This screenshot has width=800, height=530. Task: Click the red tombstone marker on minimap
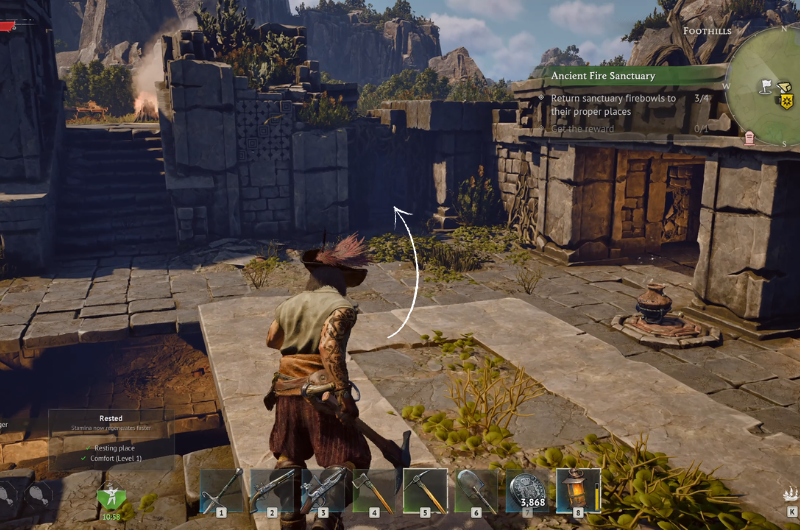pos(748,137)
